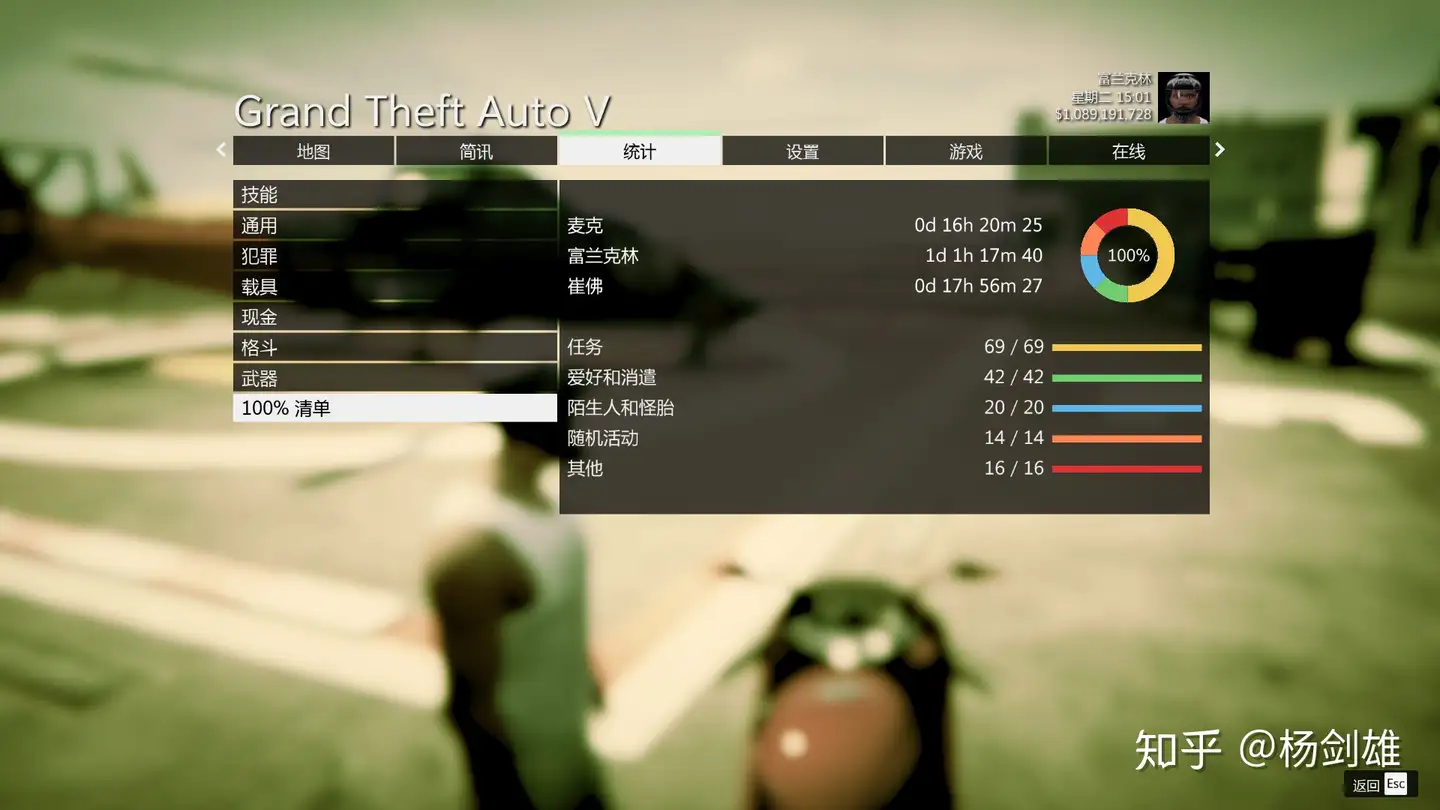1440x810 pixels.
Task: Select the 载具 category
Action: [394, 286]
